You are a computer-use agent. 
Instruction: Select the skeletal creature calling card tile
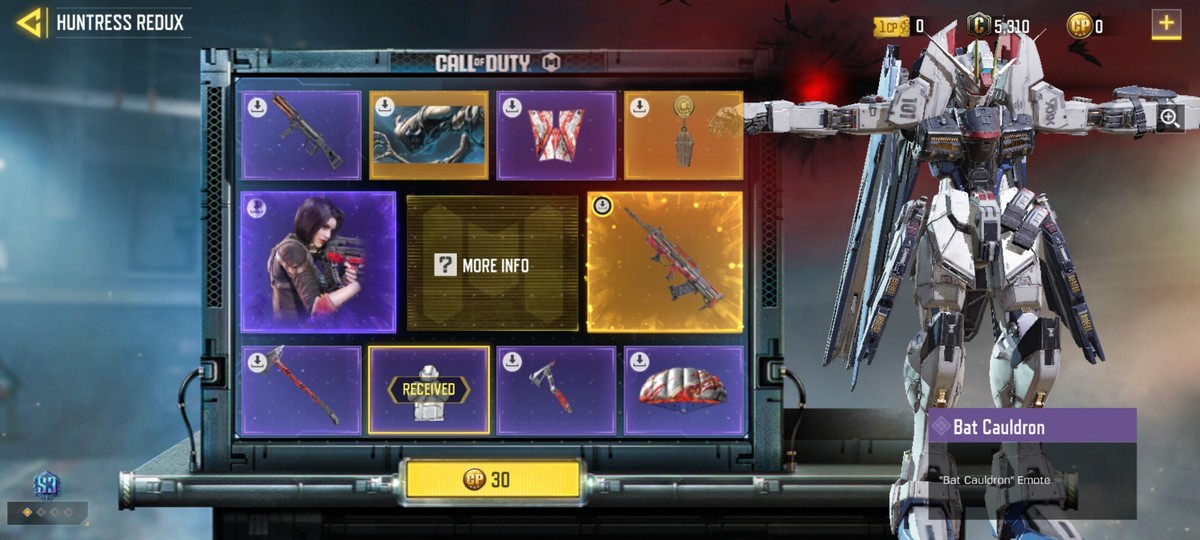point(429,136)
